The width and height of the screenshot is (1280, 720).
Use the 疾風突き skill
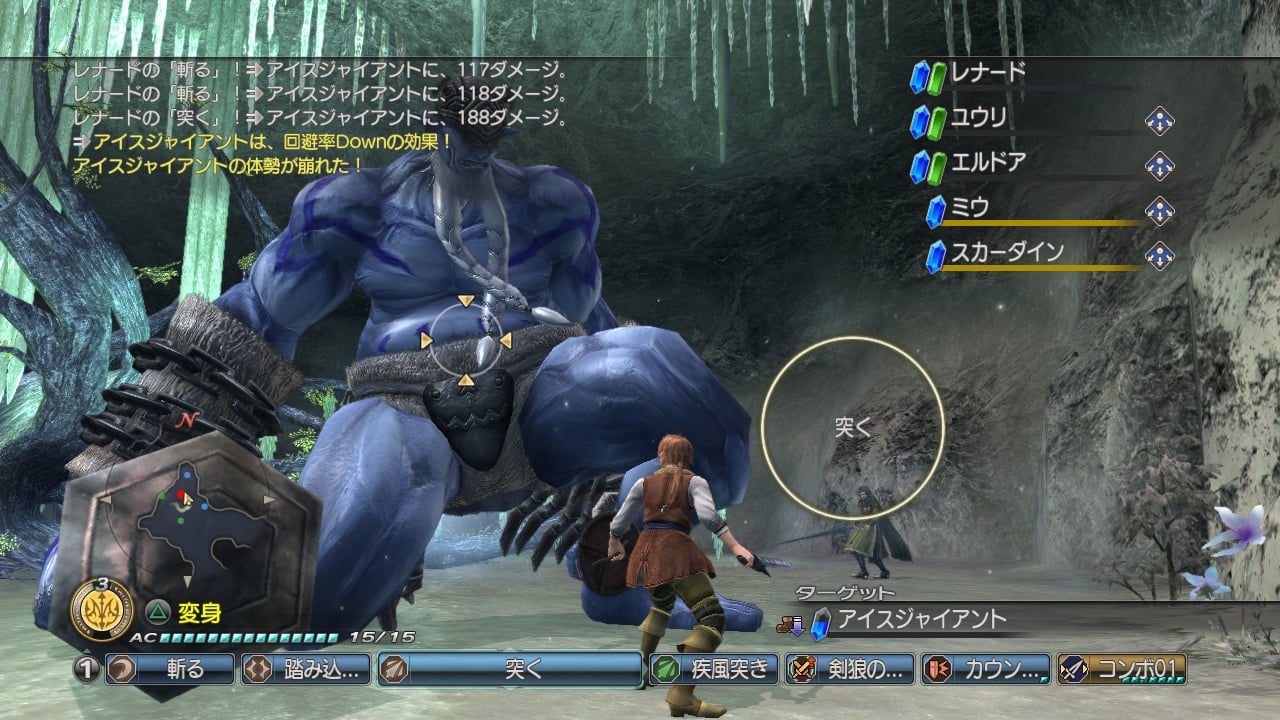(714, 669)
